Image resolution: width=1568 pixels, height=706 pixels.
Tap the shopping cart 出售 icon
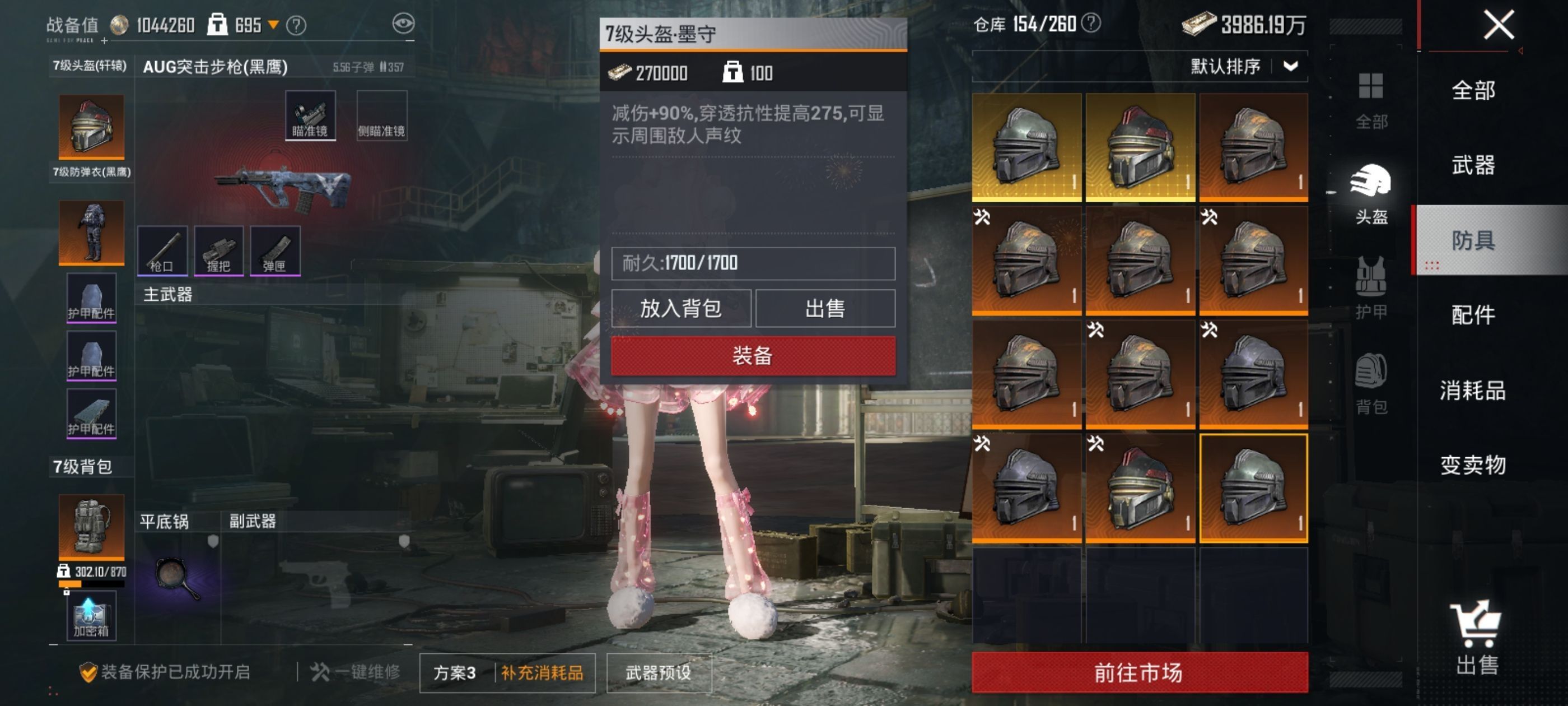click(1477, 637)
